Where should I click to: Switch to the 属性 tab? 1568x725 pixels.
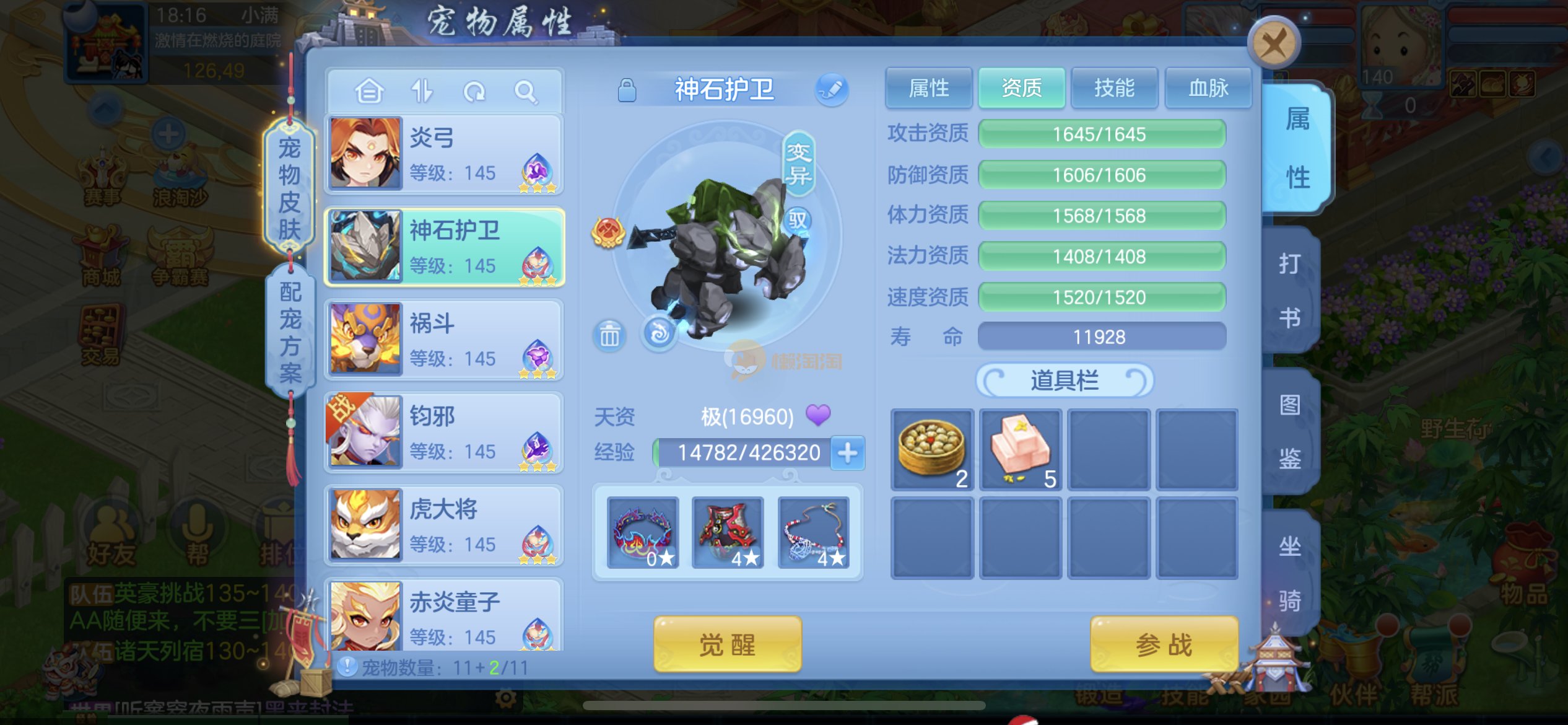coord(928,88)
